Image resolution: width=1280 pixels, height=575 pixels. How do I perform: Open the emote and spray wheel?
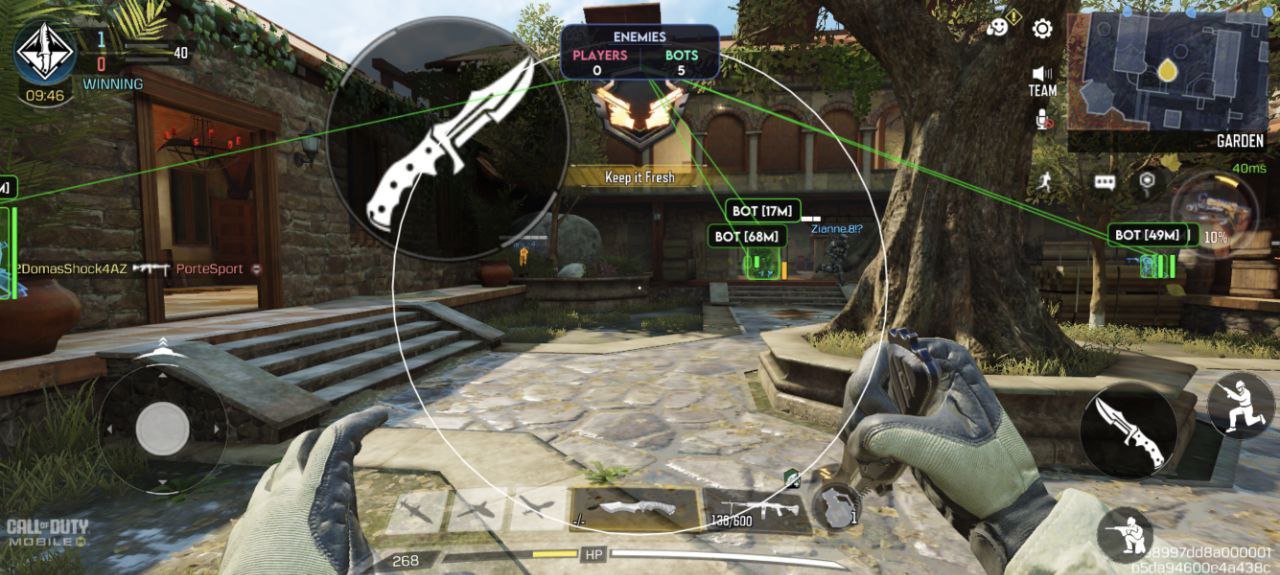pos(998,27)
